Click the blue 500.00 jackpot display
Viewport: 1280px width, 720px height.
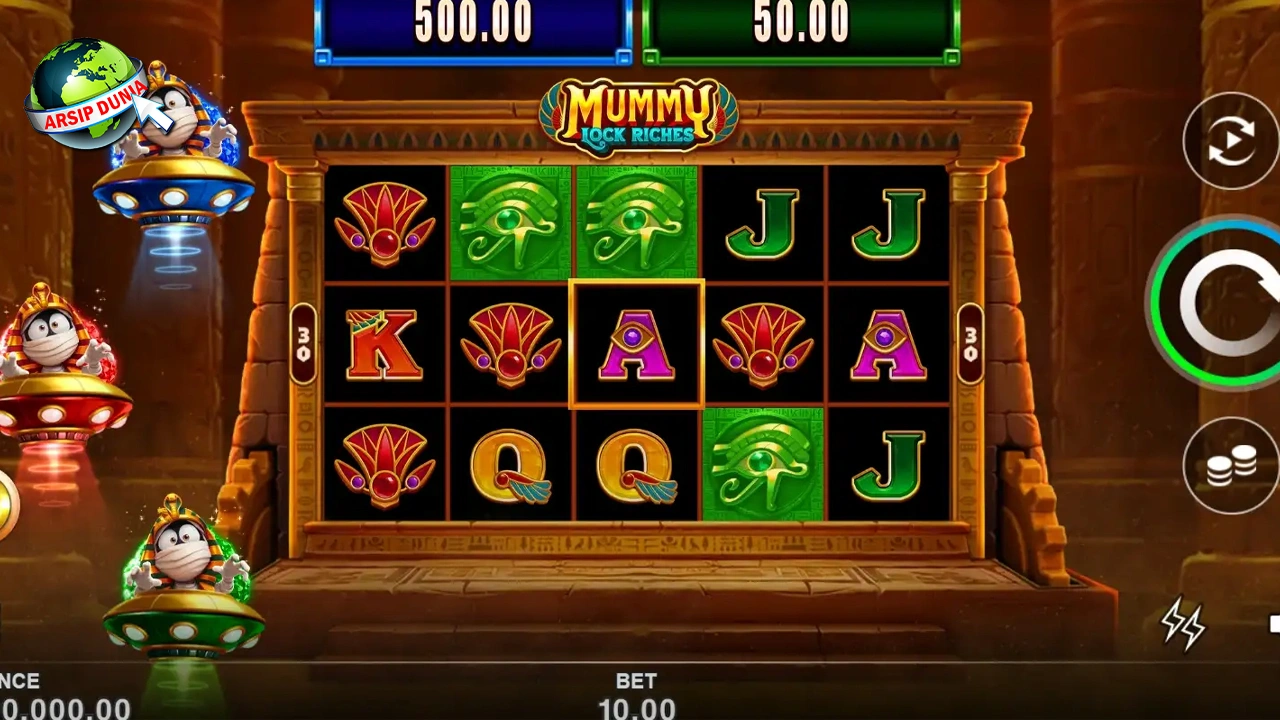[x=472, y=22]
